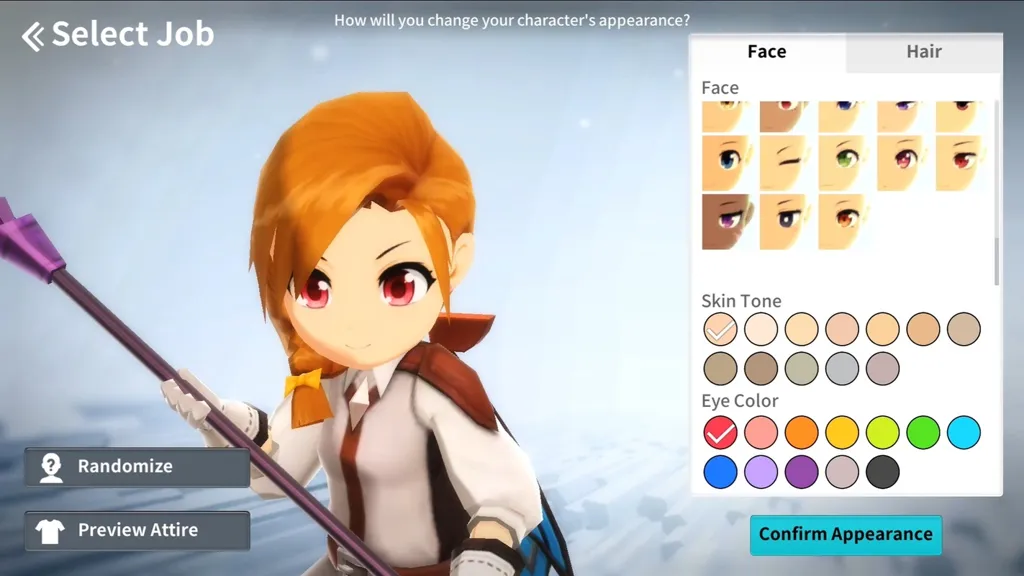
Task: Pick the dark-skinned purple-eyed face
Action: pos(727,221)
